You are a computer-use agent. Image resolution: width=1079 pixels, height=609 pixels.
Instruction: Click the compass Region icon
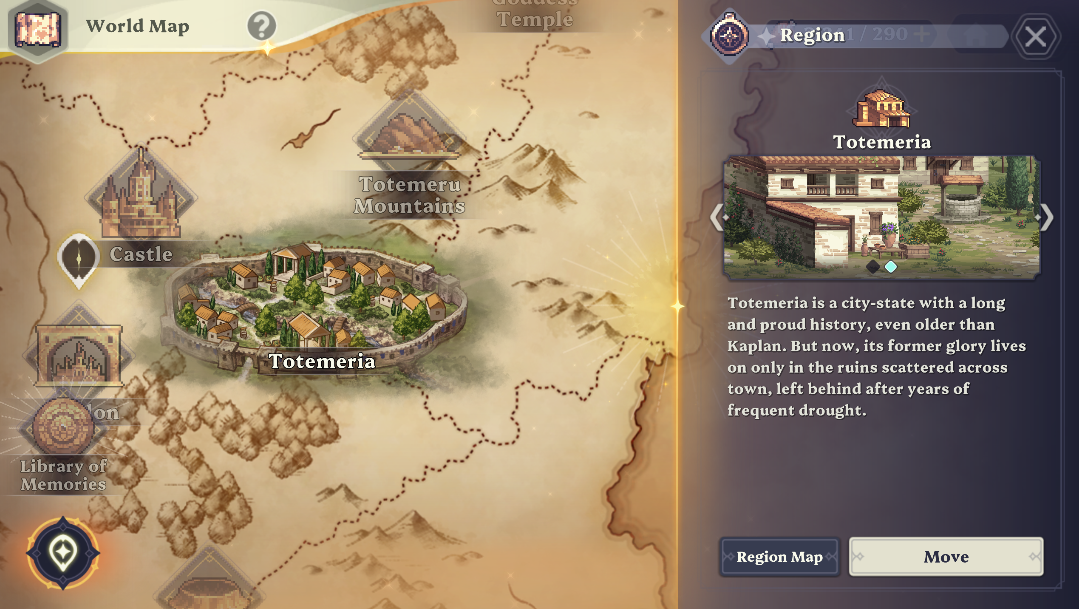click(x=729, y=35)
